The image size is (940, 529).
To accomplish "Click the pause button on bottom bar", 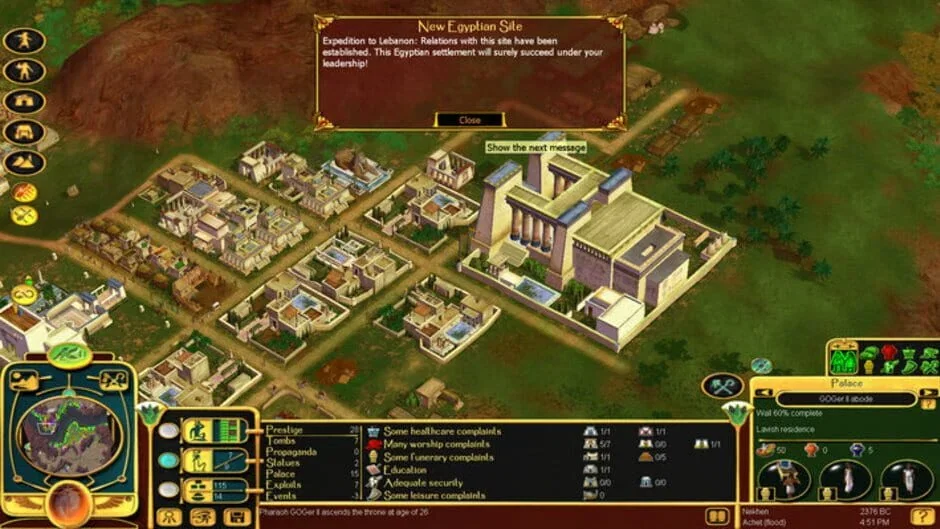I will tap(717, 516).
